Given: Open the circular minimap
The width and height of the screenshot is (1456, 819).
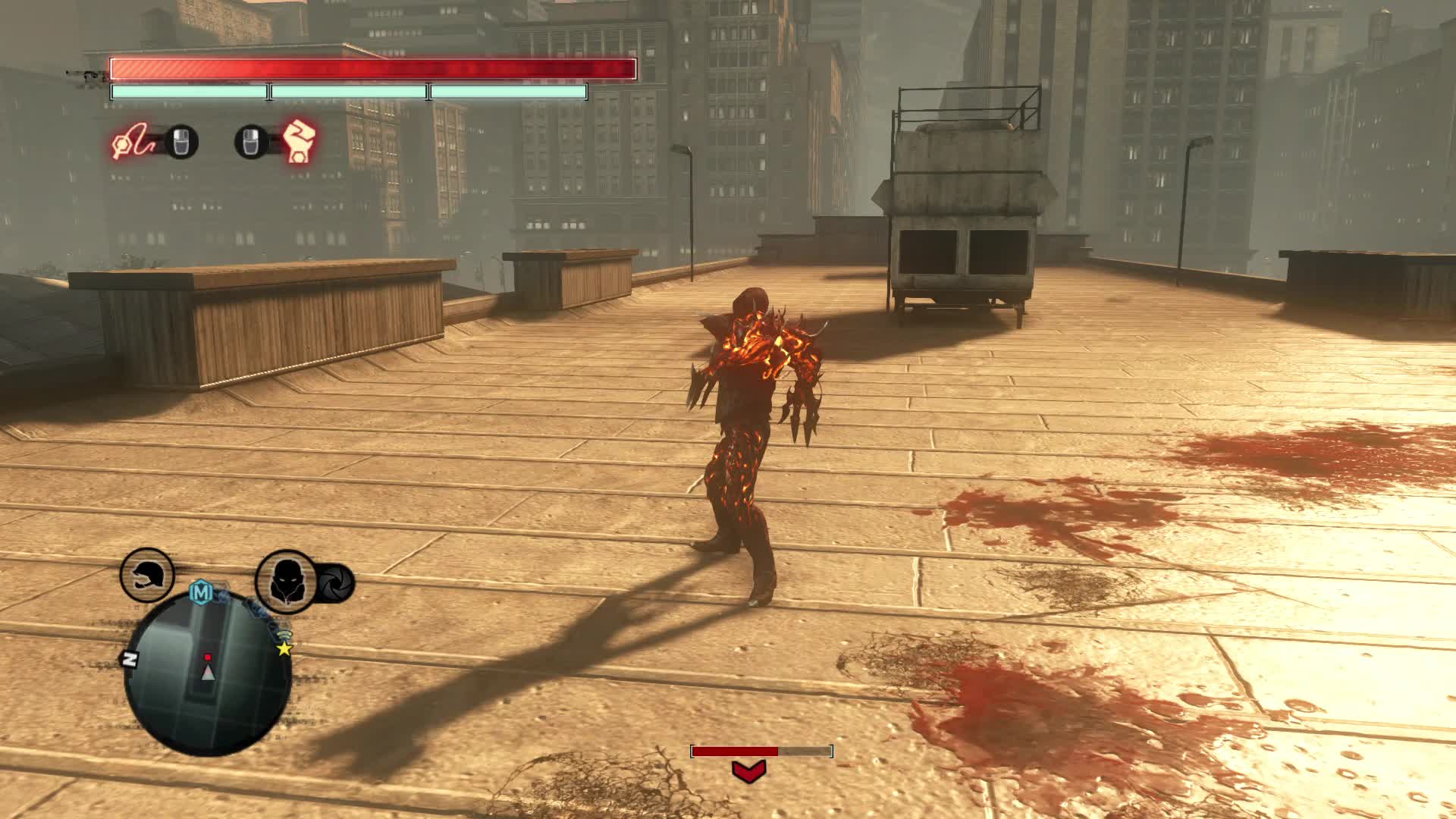Looking at the screenshot, I should [x=207, y=673].
